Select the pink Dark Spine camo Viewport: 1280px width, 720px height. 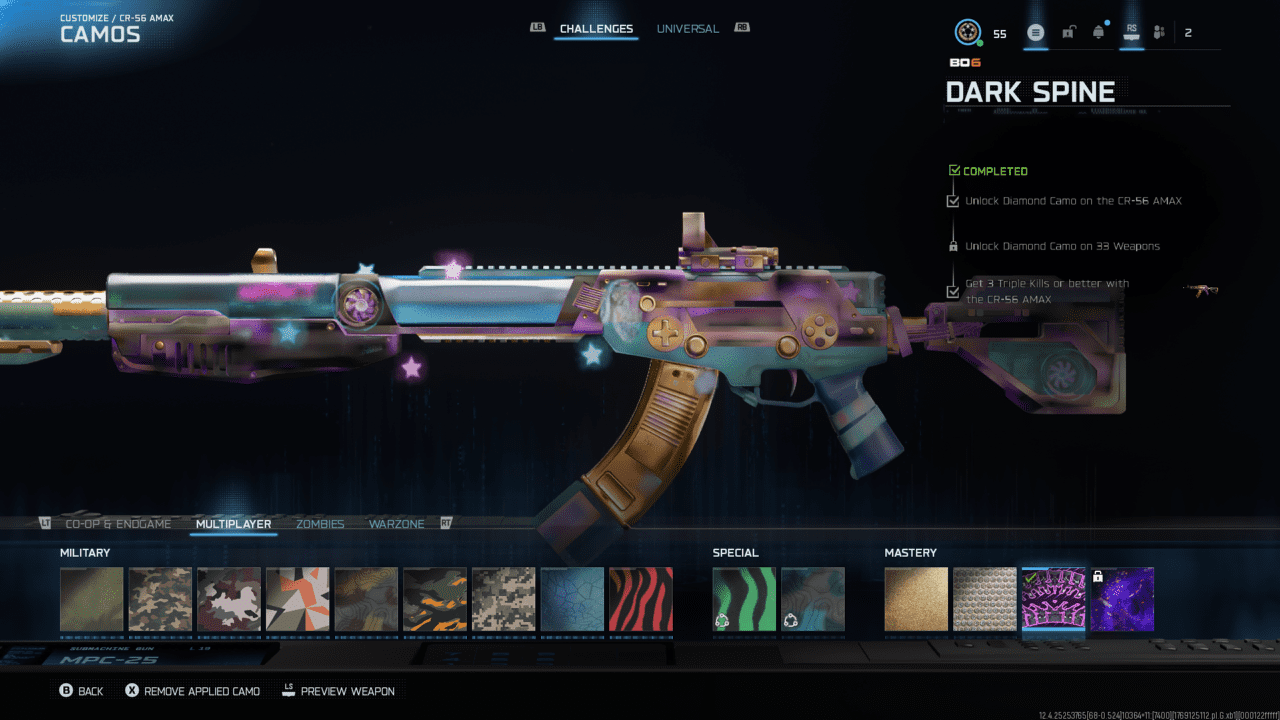point(1053,599)
